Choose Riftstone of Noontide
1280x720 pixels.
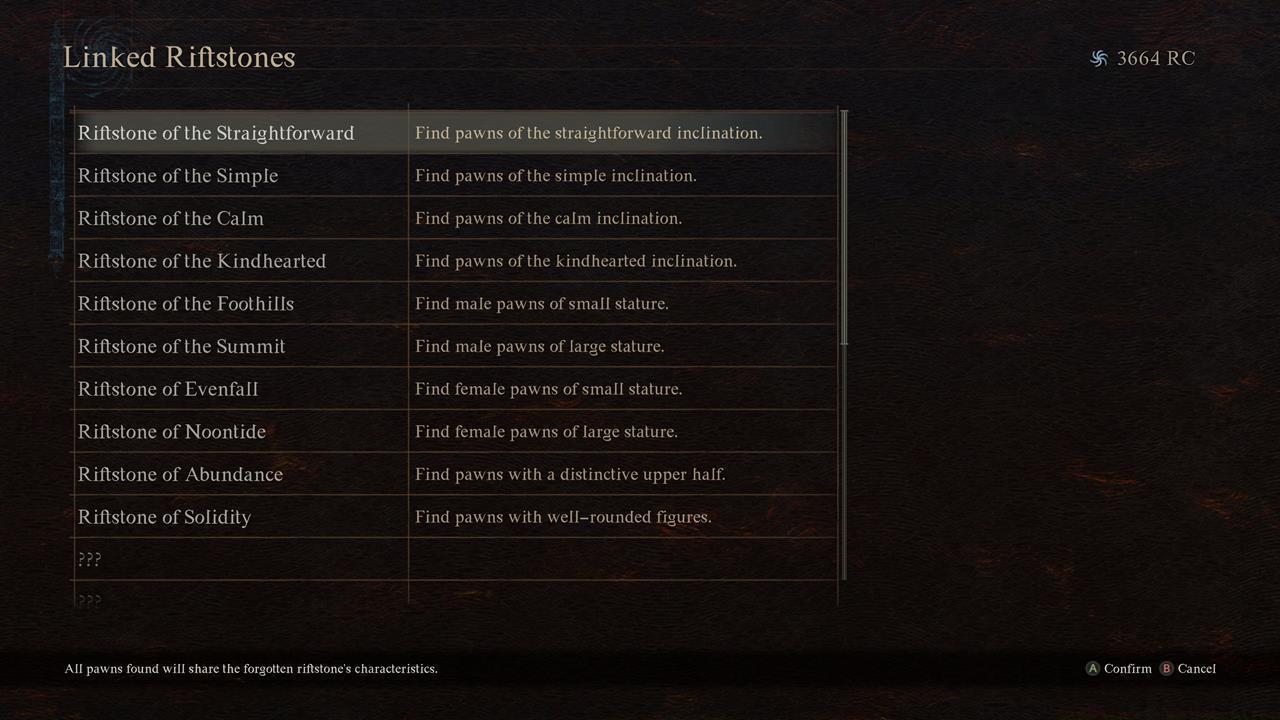(172, 432)
